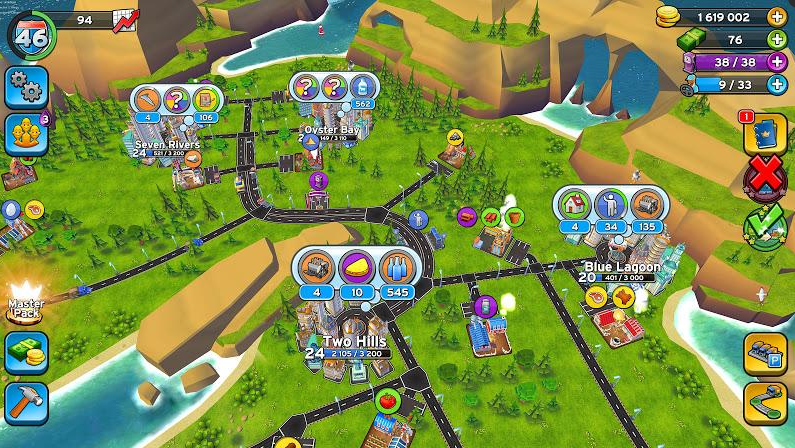Open the cash and coins shop button
795x448 pixels.
point(26,353)
